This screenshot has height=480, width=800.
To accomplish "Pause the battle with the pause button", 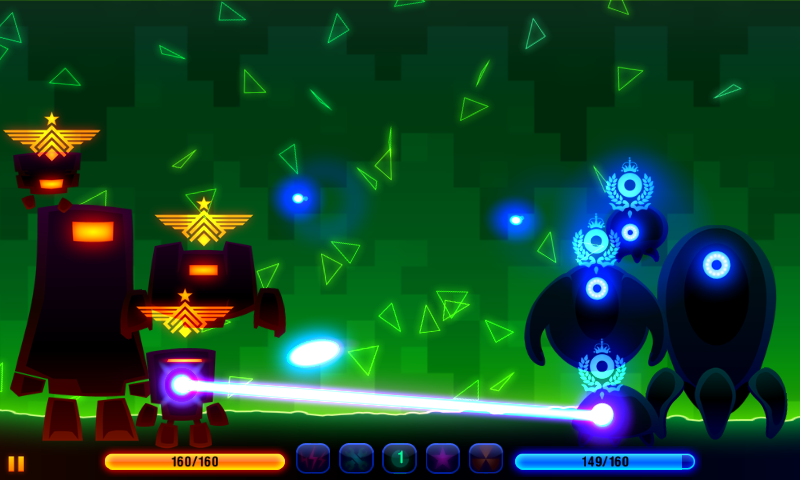I will coord(16,463).
